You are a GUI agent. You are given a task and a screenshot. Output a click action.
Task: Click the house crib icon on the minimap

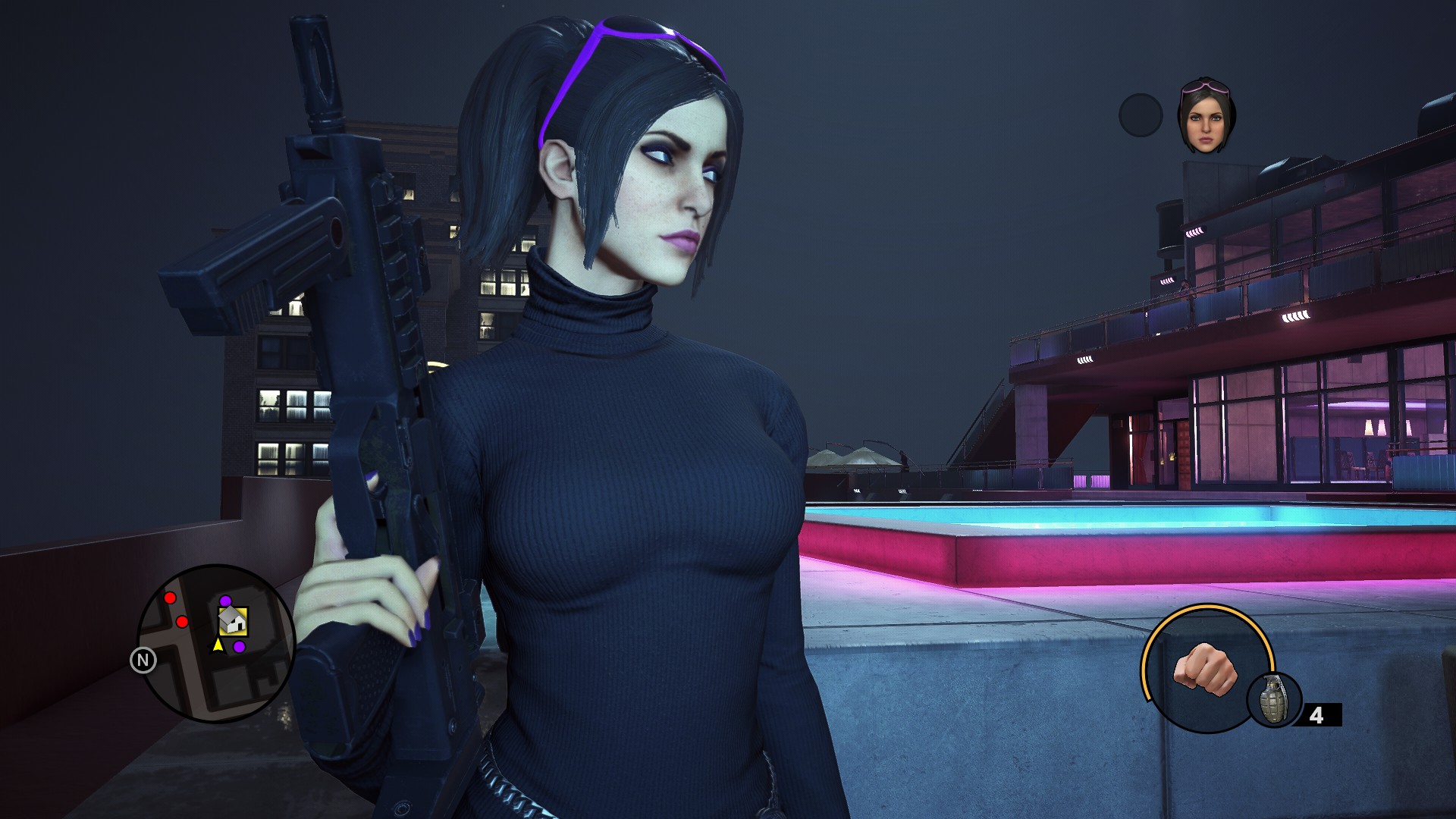233,622
